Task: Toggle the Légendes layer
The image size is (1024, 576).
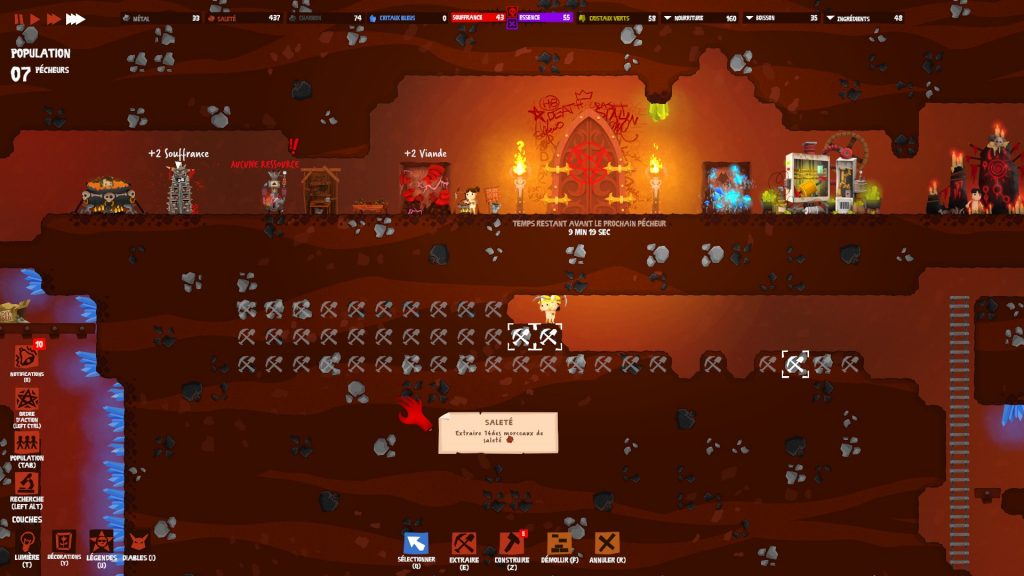Action: [x=101, y=542]
